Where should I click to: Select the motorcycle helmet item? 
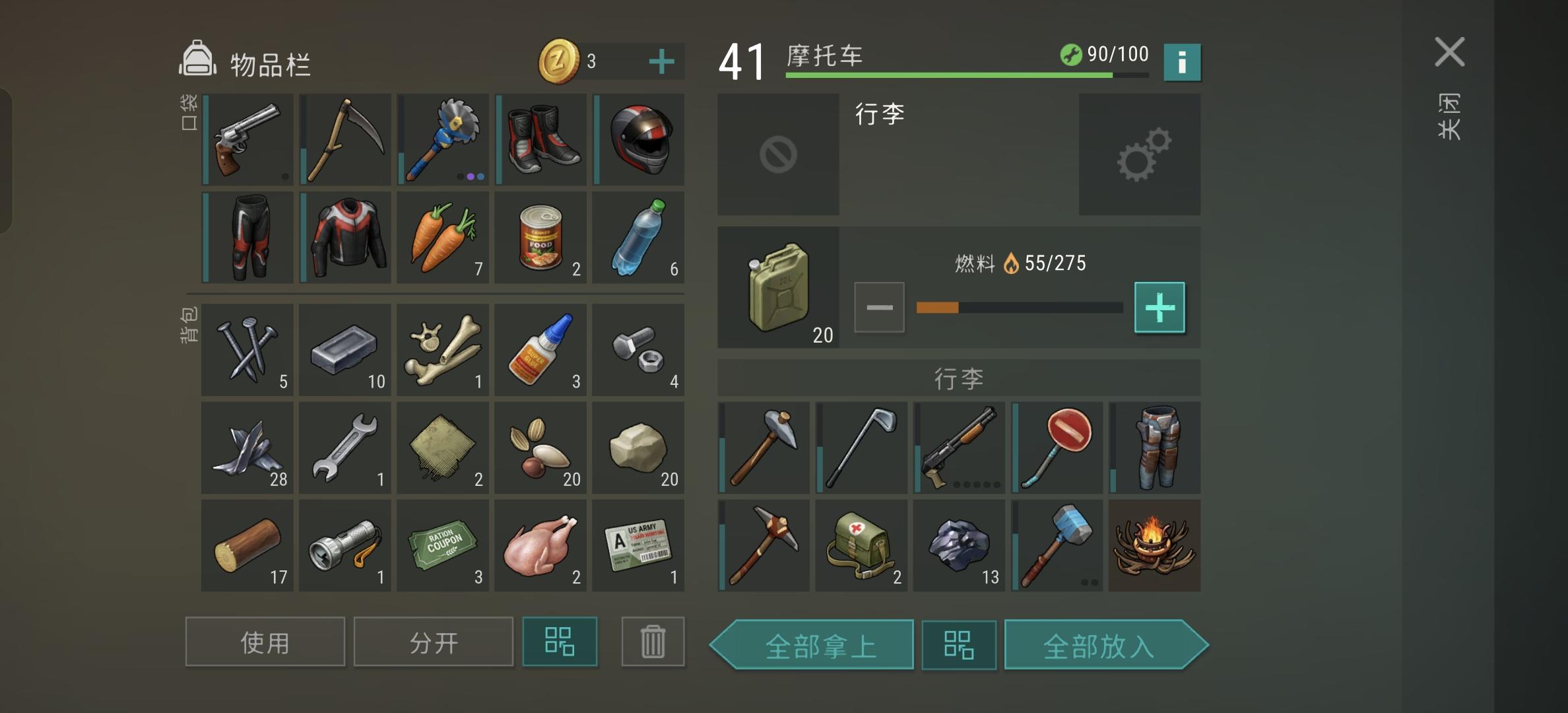pos(639,140)
